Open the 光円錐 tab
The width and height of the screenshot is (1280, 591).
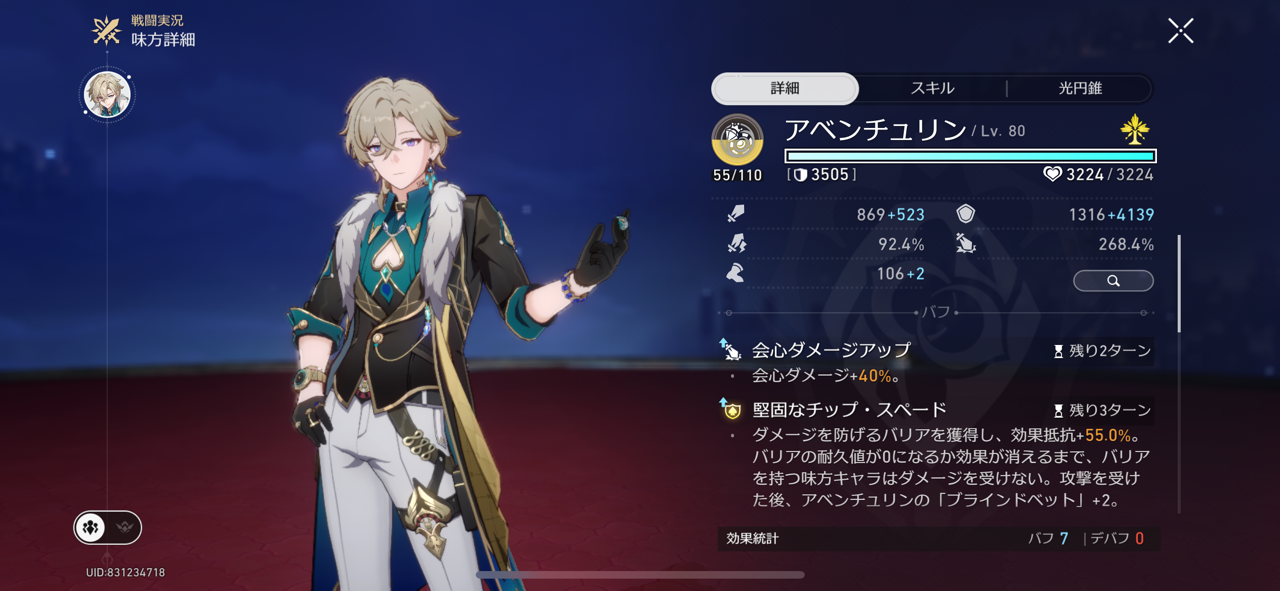coord(1080,88)
